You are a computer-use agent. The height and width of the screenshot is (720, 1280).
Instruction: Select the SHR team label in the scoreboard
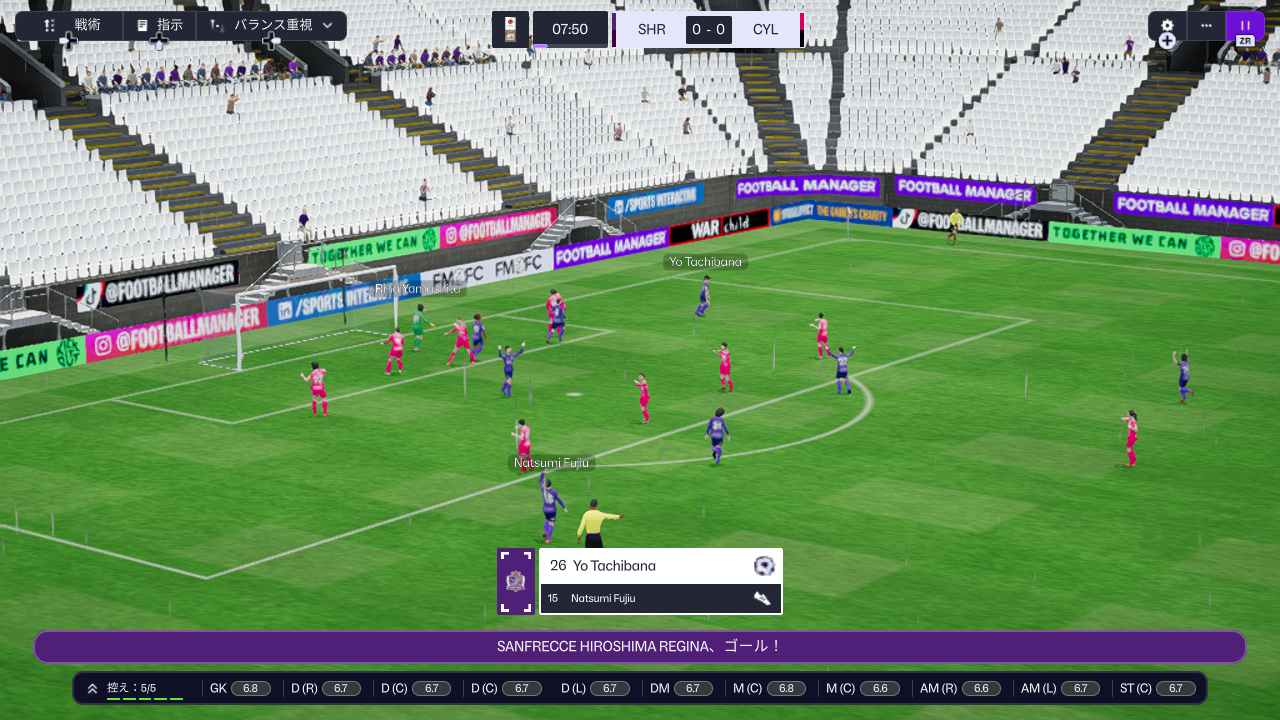652,30
